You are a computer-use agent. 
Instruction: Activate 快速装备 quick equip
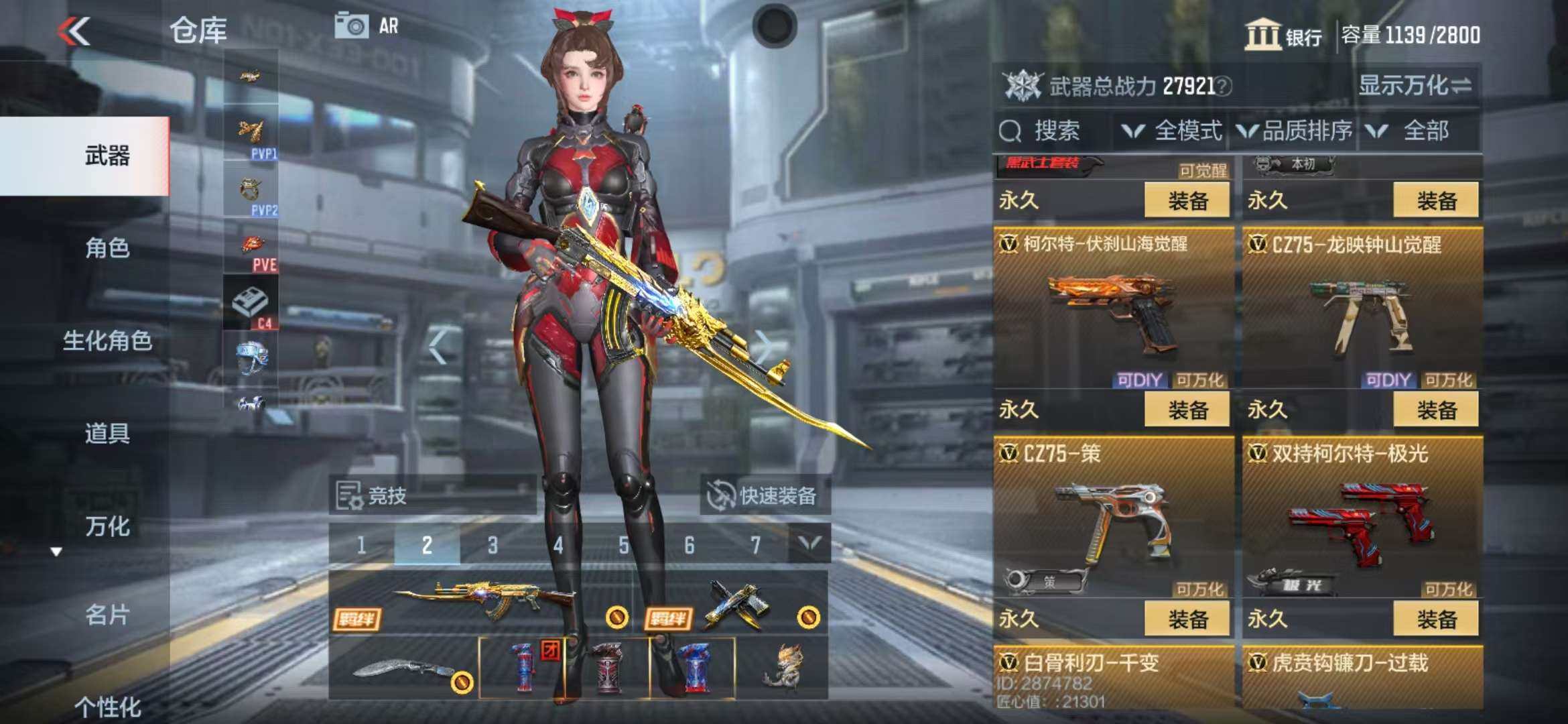tap(764, 496)
